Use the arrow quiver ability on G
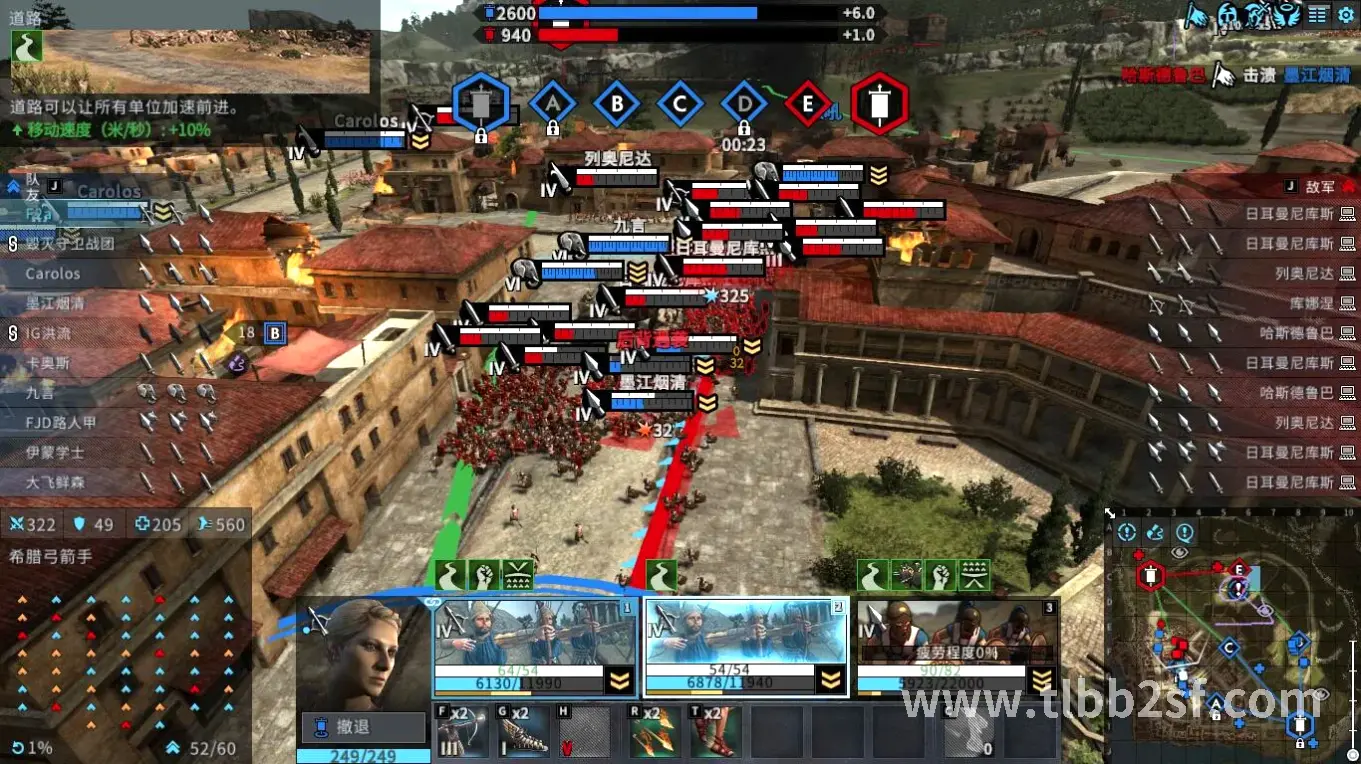This screenshot has width=1361, height=764. coord(524,732)
